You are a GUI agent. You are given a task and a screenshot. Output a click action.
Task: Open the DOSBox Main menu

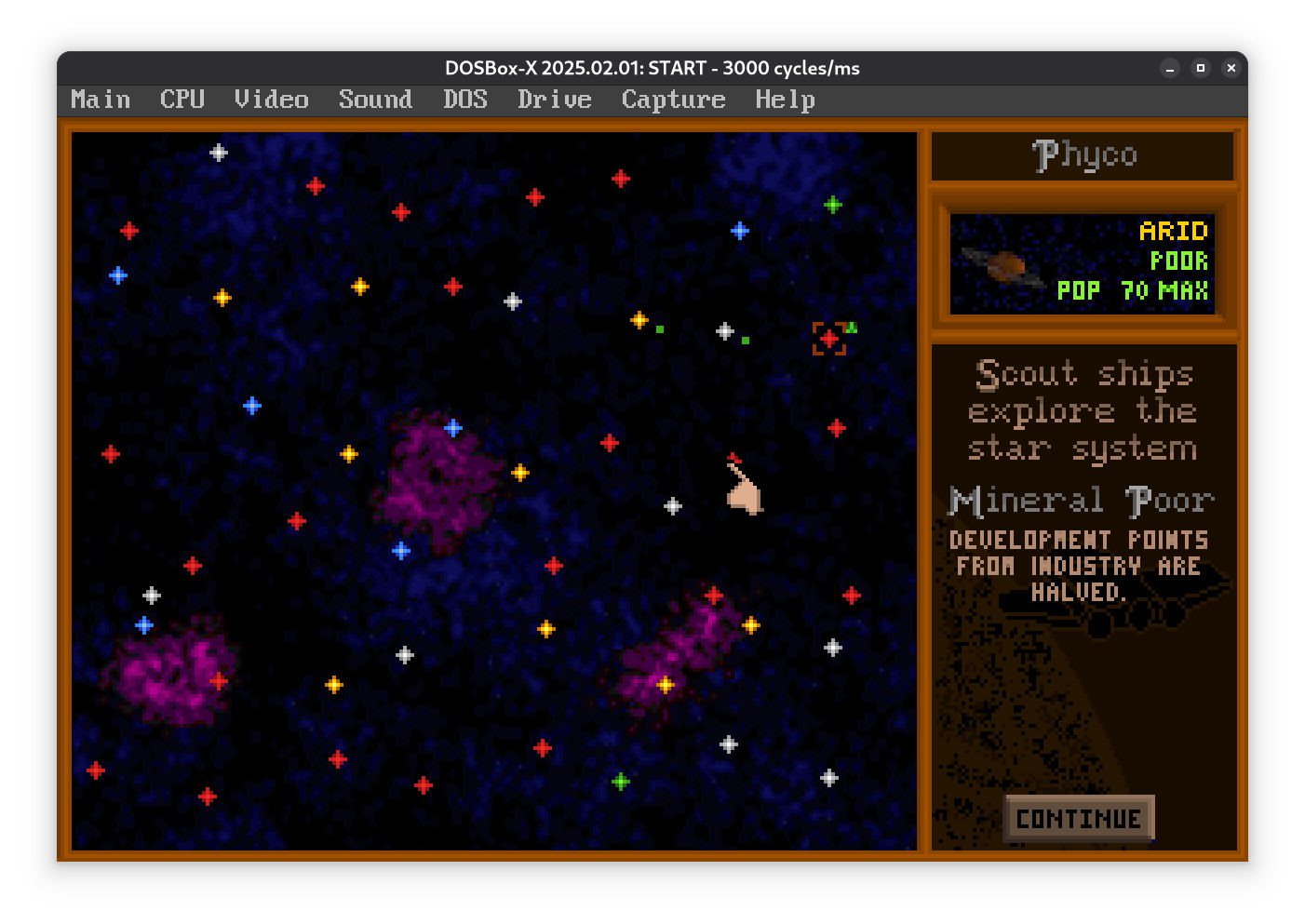[101, 100]
